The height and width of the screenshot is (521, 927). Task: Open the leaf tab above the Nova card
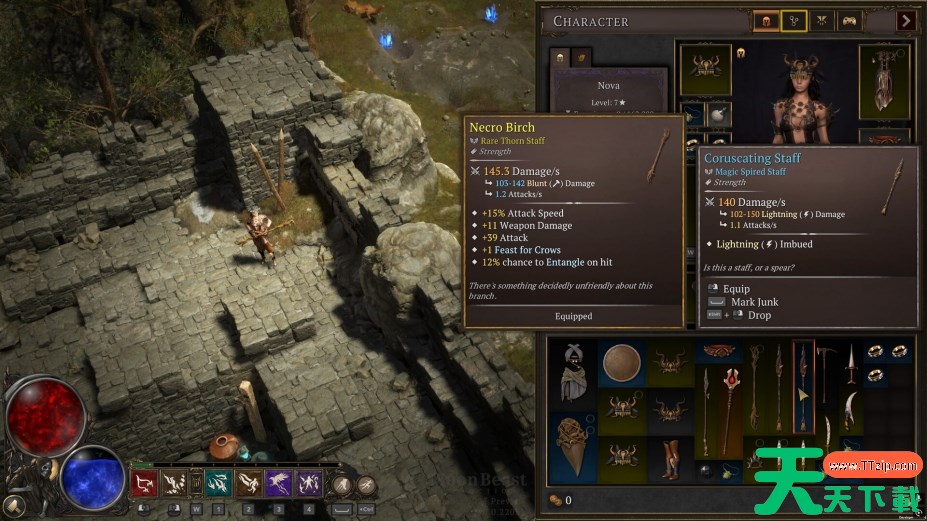click(580, 58)
